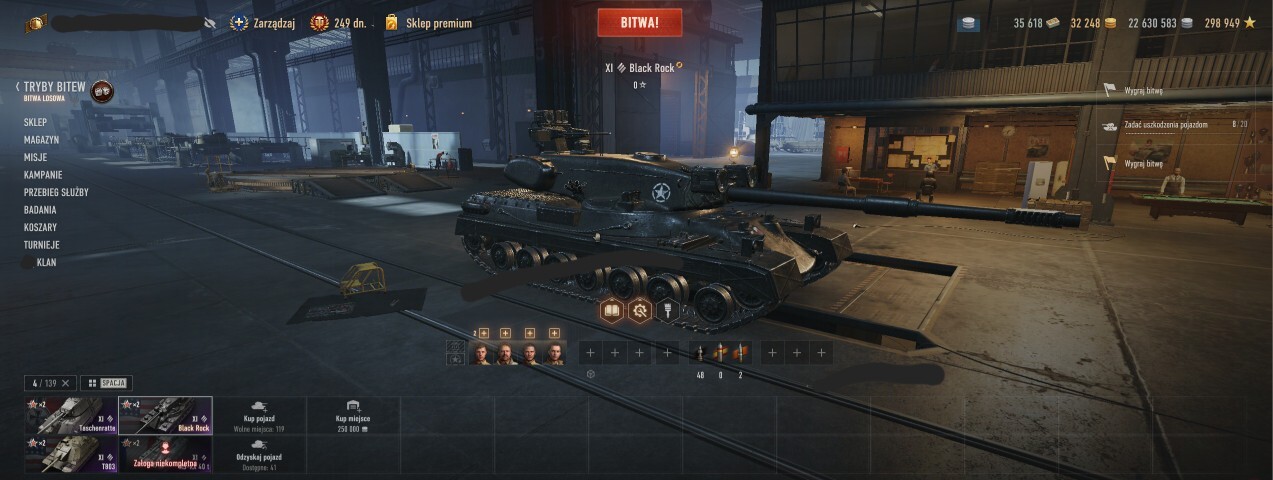Open the paintbrush exterior customization icon
This screenshot has width=1273, height=480.
667,311
